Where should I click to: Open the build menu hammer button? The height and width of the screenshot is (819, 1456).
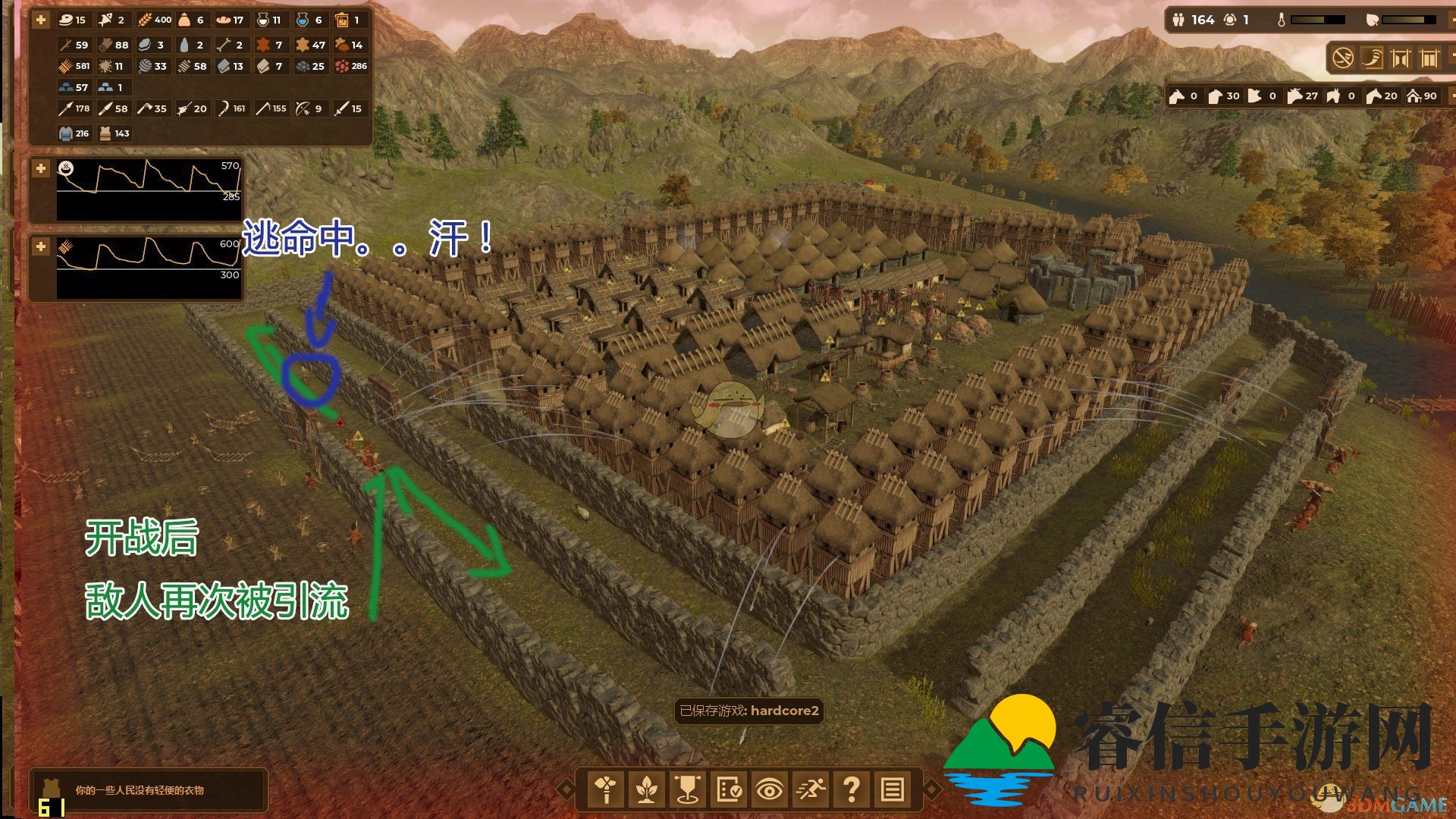click(x=605, y=789)
